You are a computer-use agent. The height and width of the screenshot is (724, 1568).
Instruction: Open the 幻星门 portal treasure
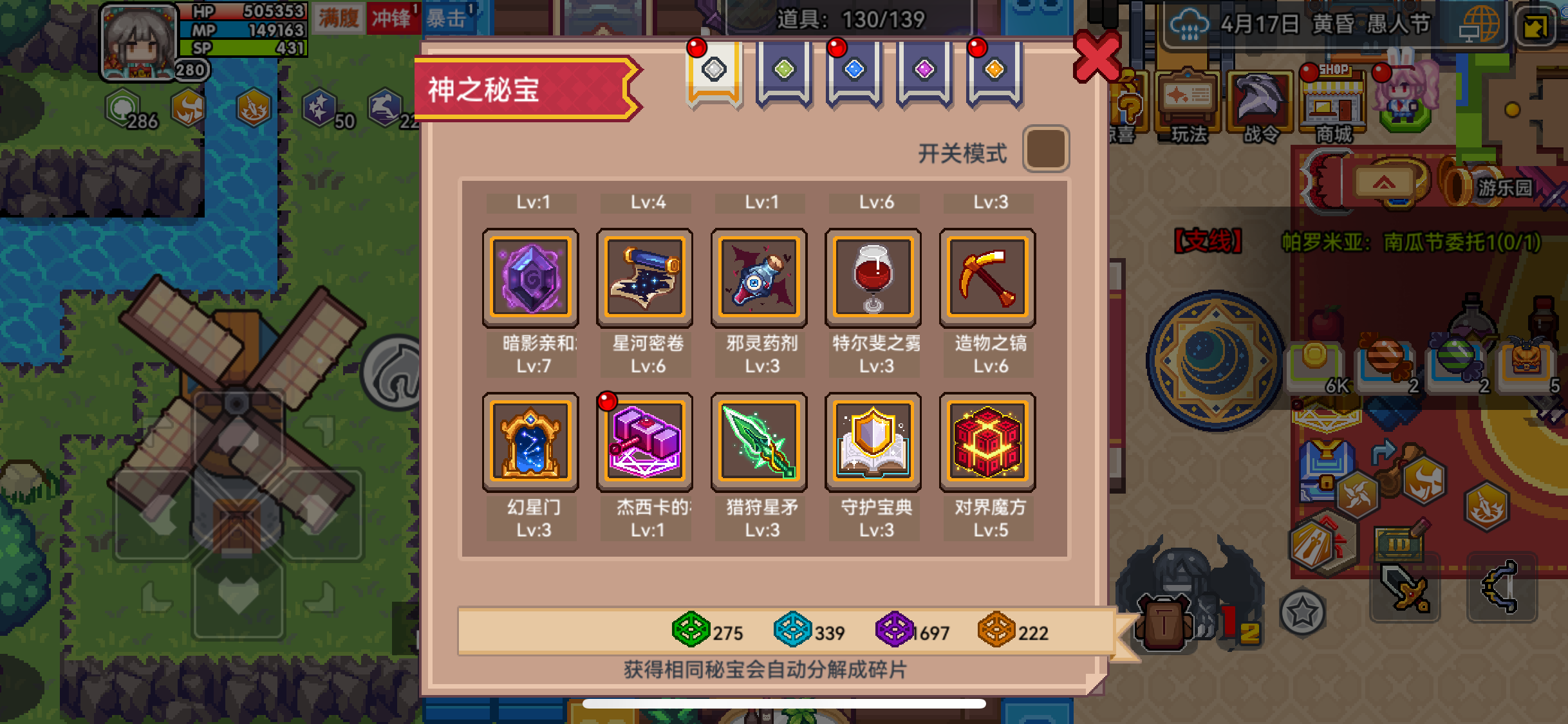(x=530, y=441)
